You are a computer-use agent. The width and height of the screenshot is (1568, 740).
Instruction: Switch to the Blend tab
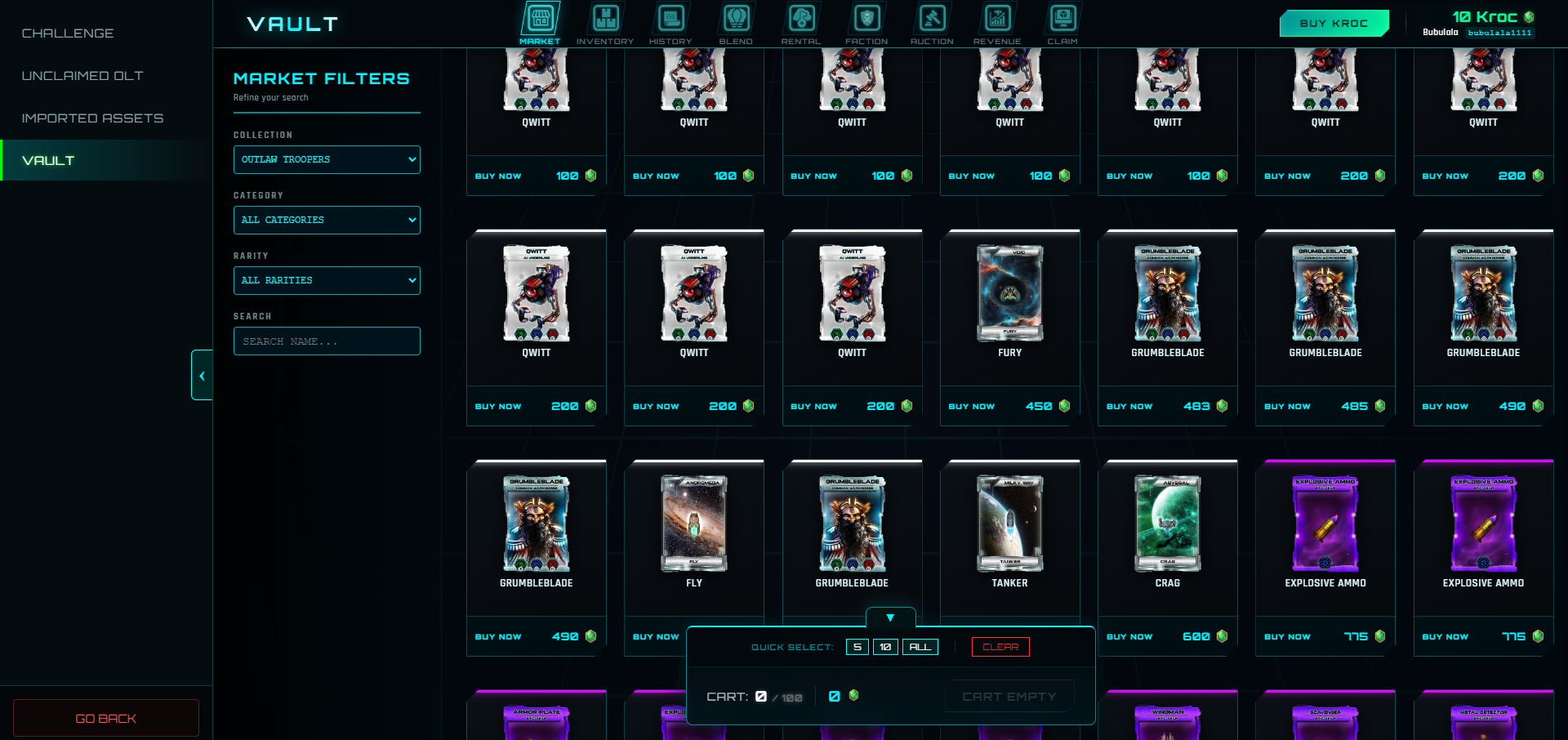(736, 25)
